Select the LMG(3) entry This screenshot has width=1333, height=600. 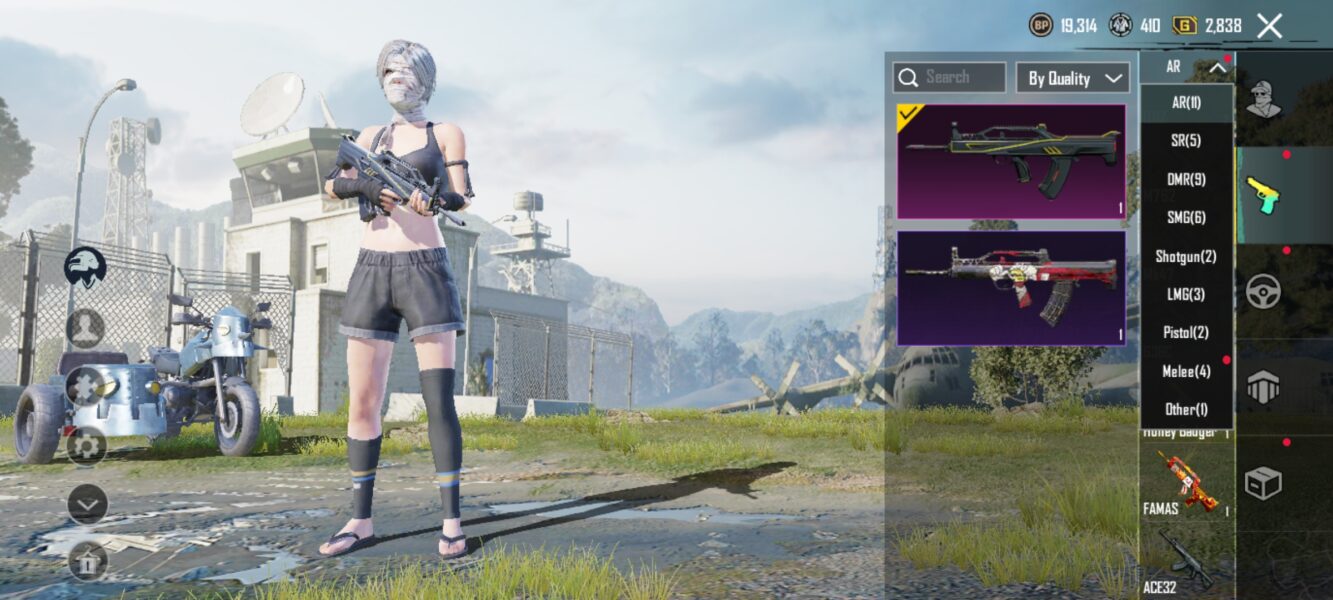1186,294
